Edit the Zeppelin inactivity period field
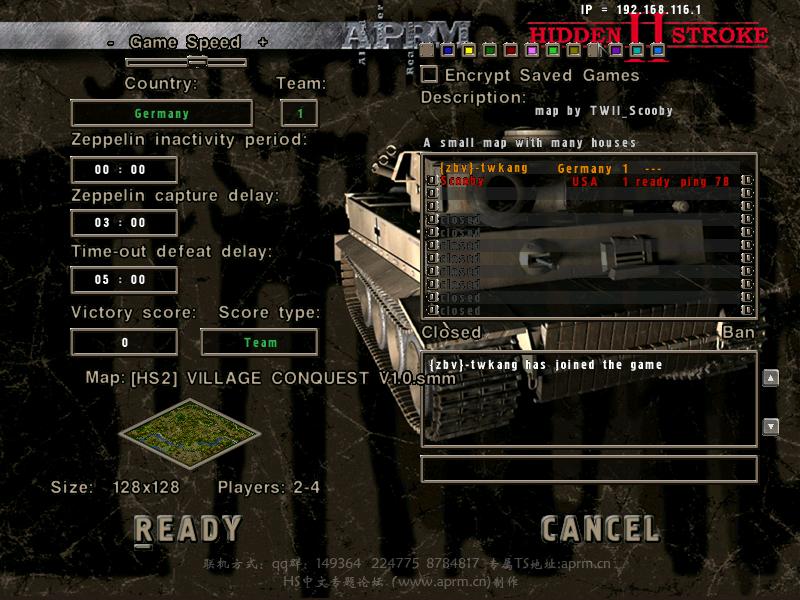This screenshot has height=600, width=800. tap(124, 170)
